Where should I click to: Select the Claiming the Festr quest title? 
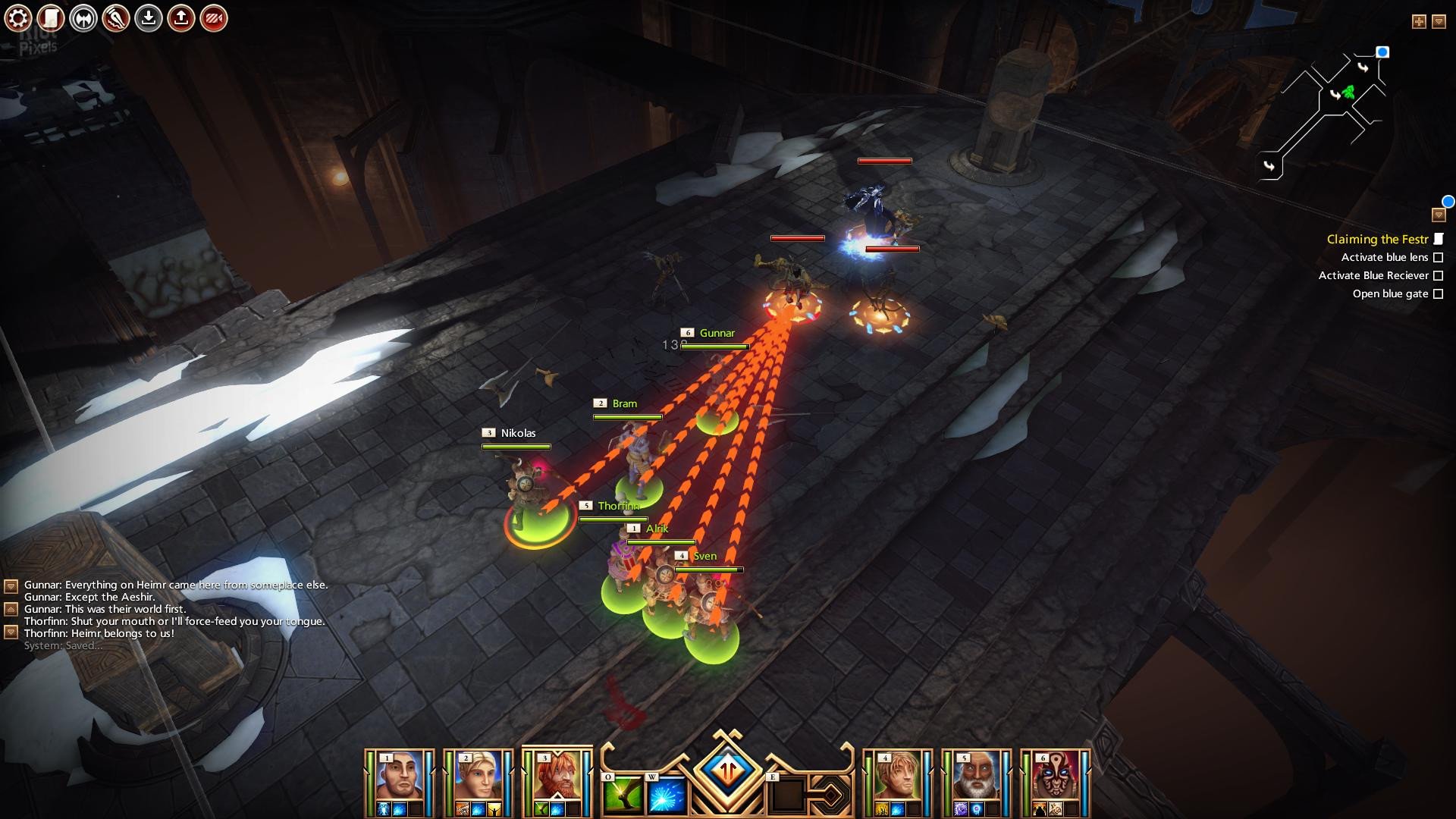[x=1377, y=240]
